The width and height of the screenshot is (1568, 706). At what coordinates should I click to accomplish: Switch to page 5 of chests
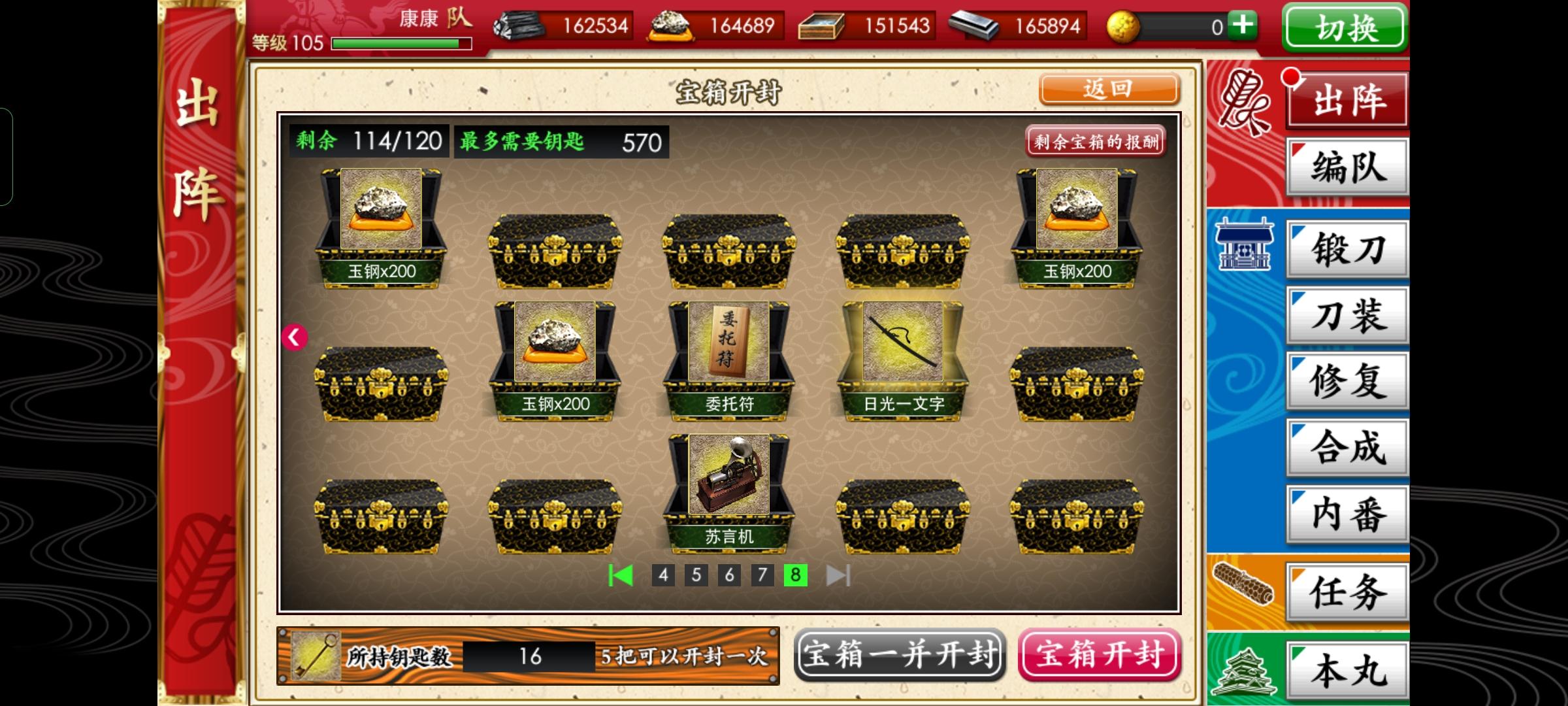point(696,577)
